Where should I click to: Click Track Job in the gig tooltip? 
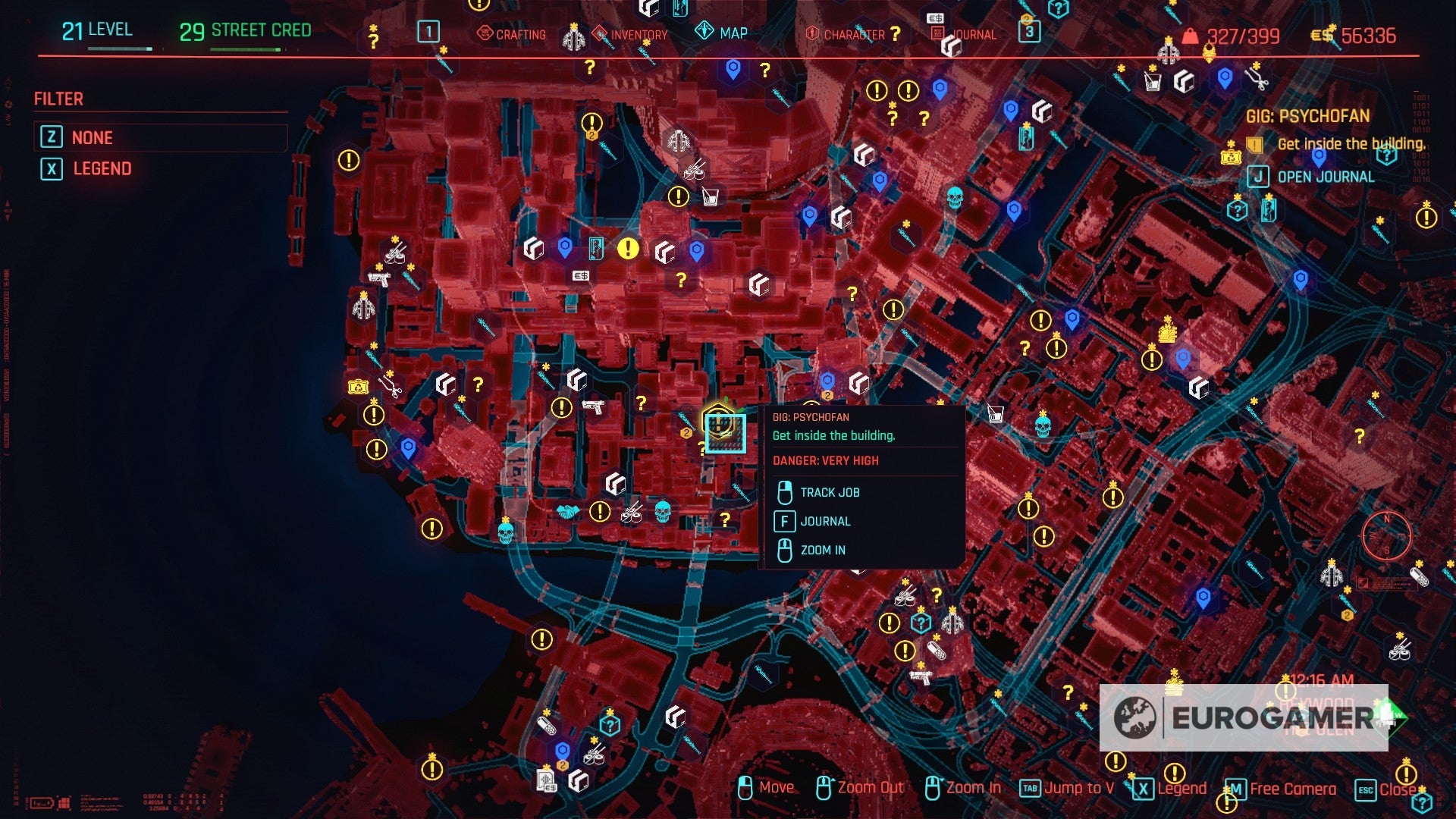click(830, 492)
